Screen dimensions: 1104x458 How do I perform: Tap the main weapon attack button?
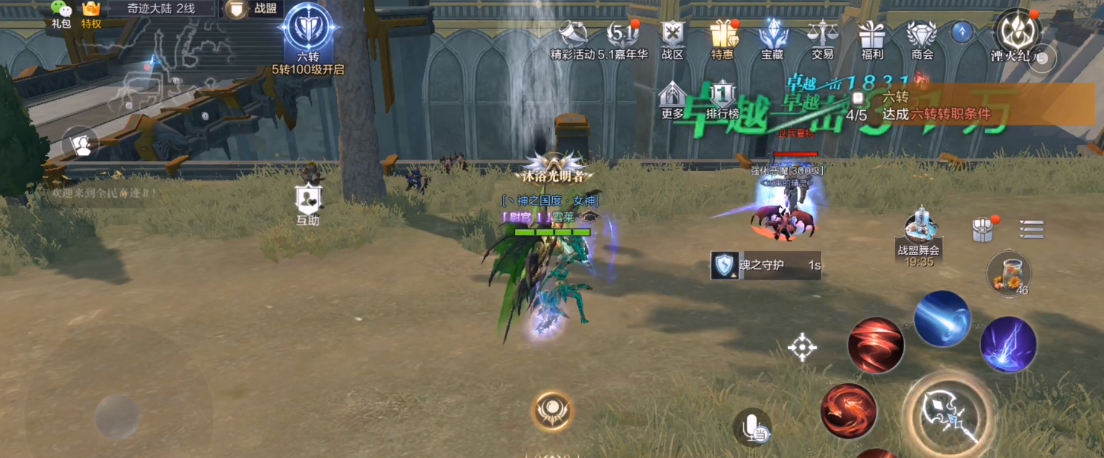[x=947, y=412]
